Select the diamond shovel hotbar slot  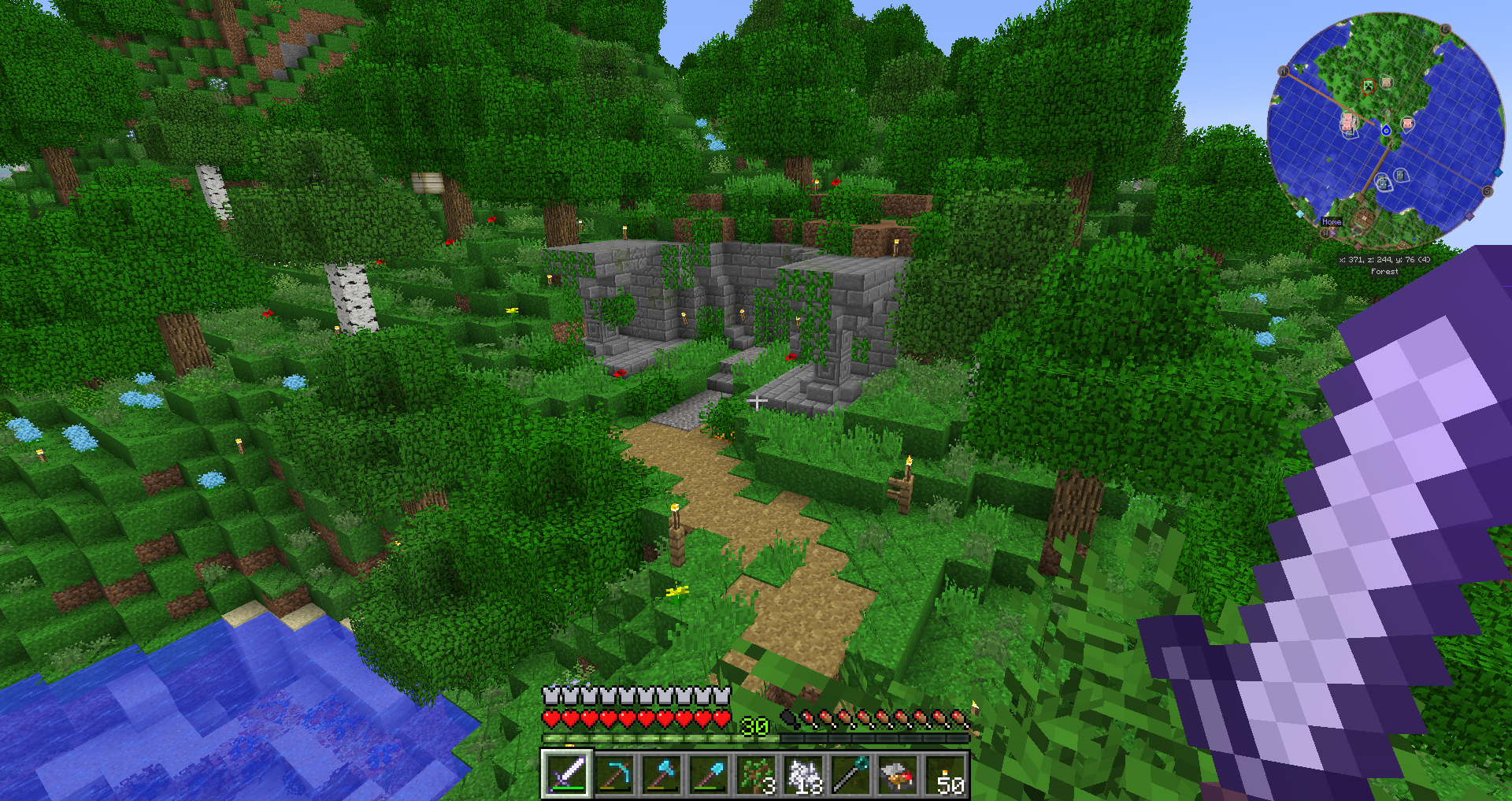[709, 774]
